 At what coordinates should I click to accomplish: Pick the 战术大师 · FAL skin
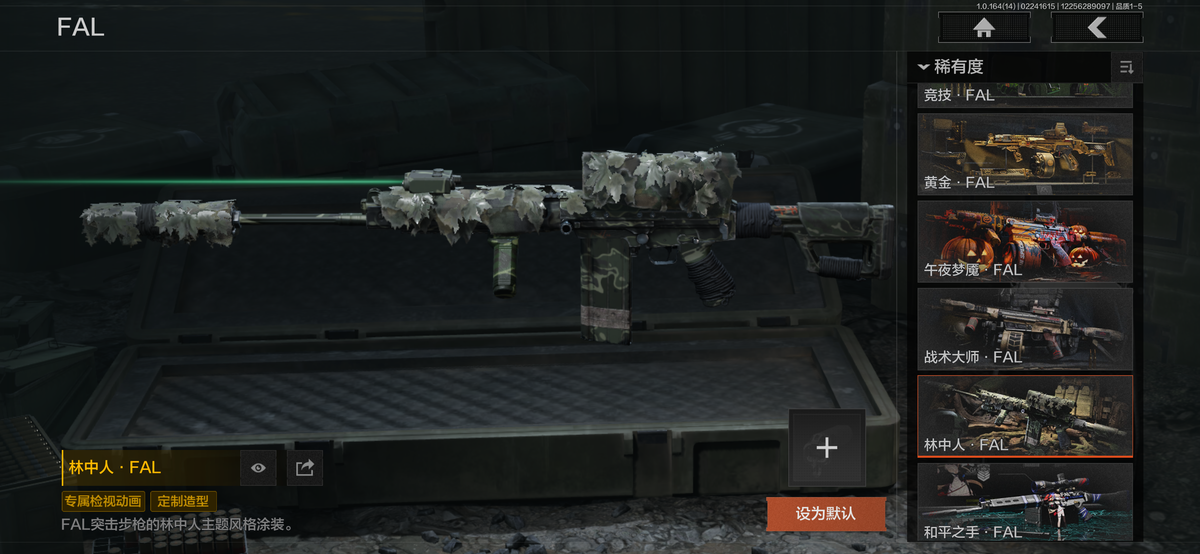[x=1024, y=328]
